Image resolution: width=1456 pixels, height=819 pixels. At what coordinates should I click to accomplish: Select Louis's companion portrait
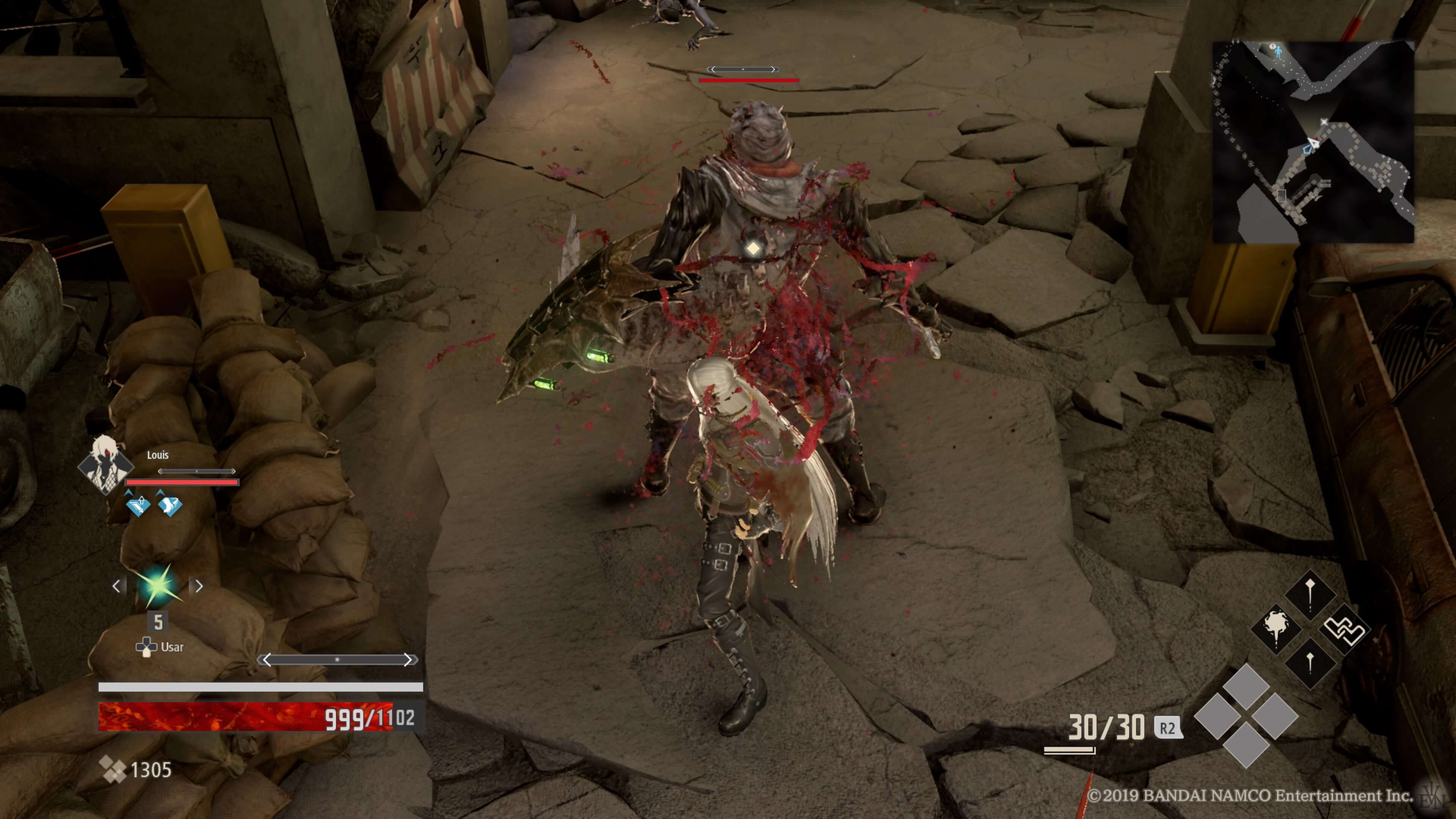pyautogui.click(x=106, y=464)
